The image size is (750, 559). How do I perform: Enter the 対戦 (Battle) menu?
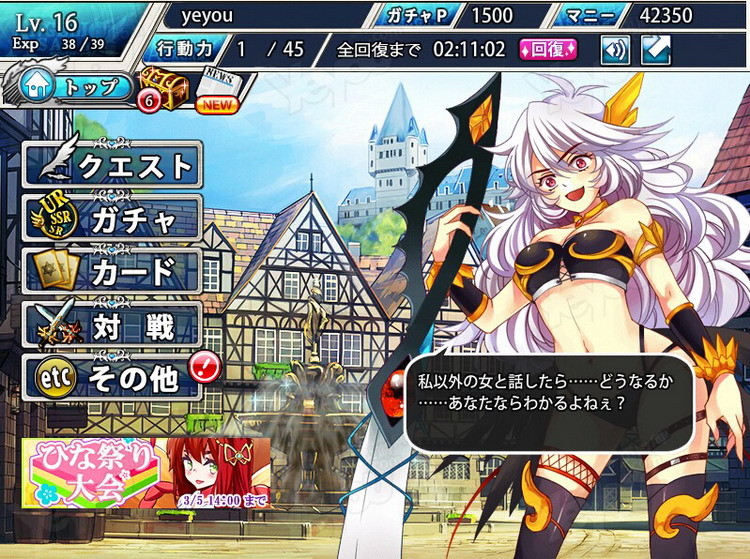tap(112, 325)
